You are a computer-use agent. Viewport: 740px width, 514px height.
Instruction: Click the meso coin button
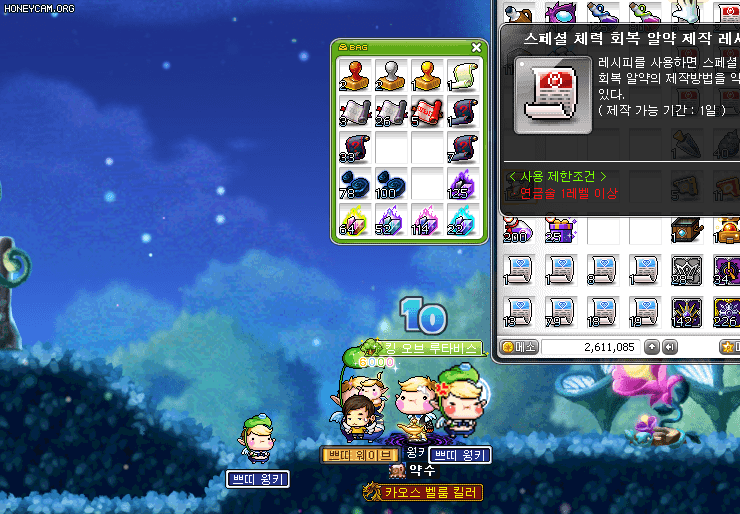tap(519, 347)
